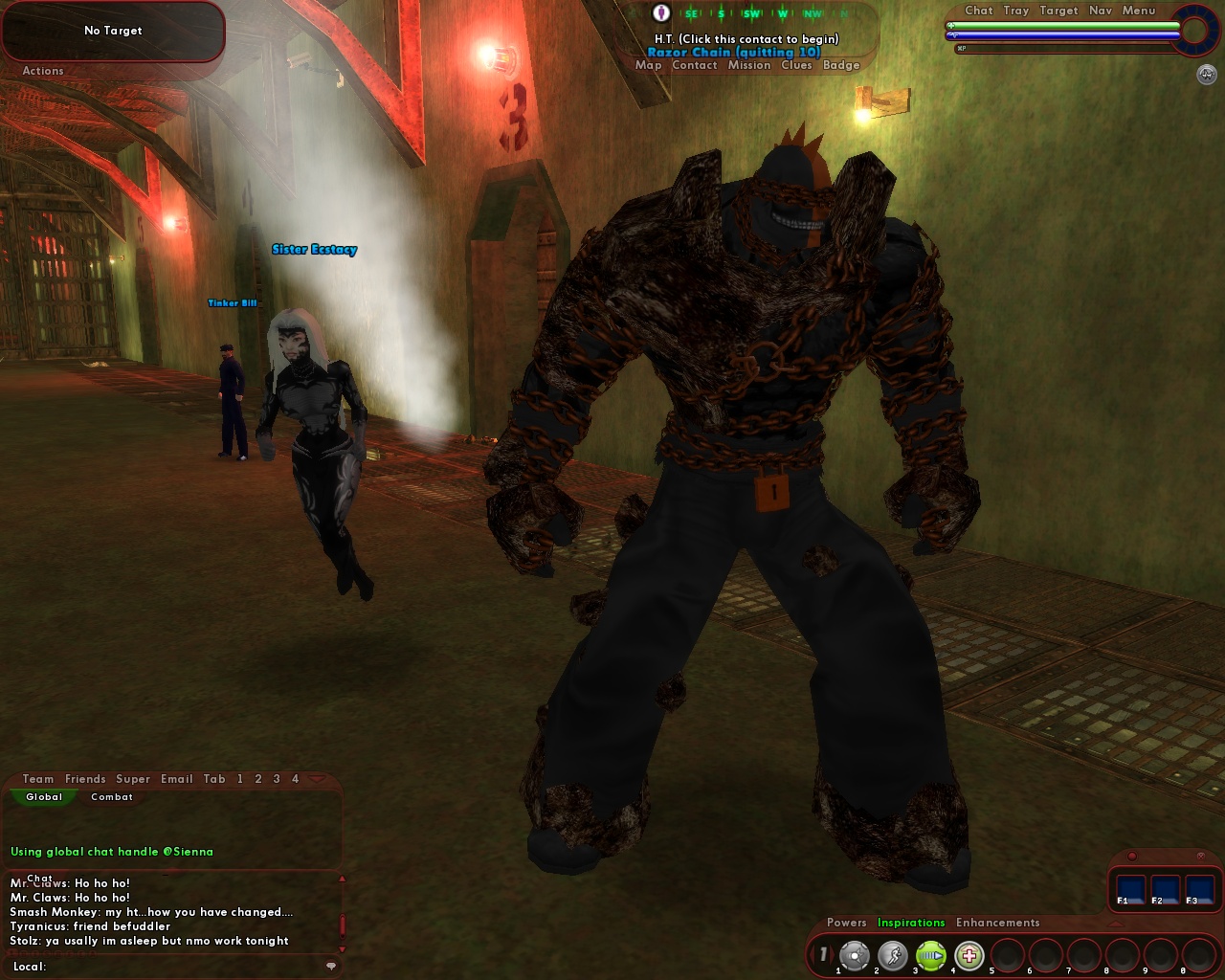Open the Nav item in the top-right bar

tap(1099, 11)
